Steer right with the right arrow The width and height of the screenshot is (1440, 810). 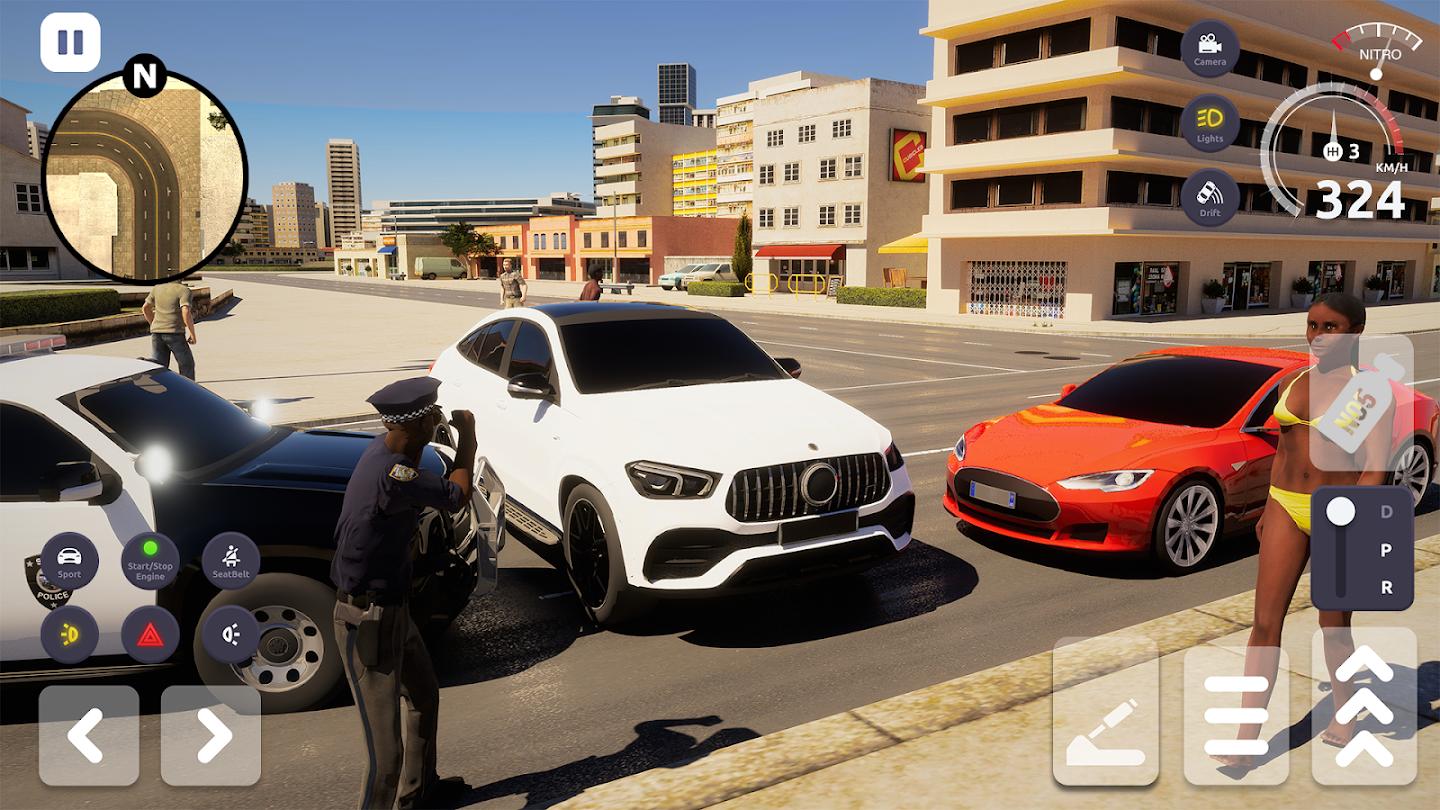click(211, 735)
